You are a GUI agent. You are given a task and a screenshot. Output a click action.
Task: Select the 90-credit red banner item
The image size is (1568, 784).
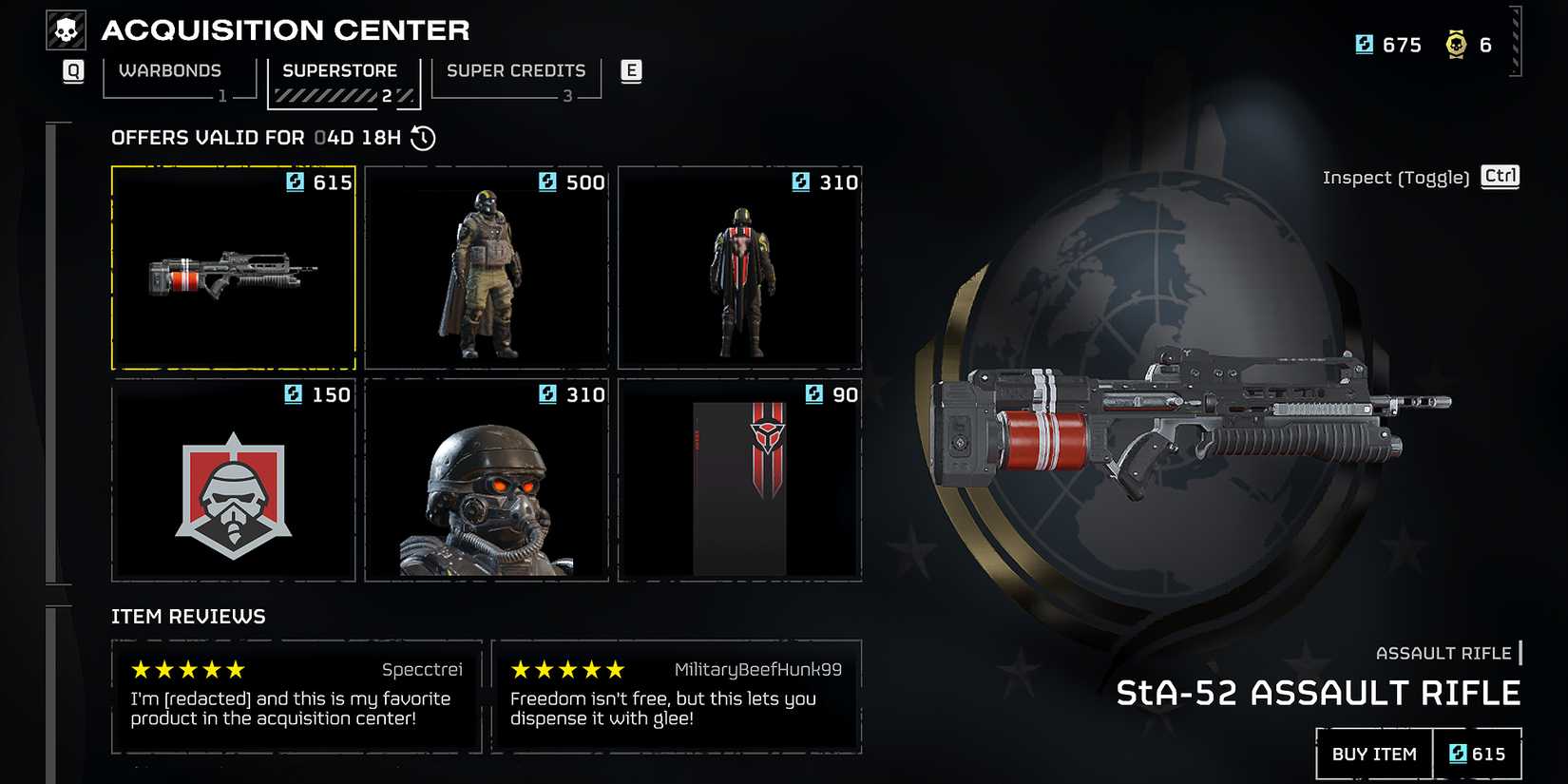coord(739,481)
